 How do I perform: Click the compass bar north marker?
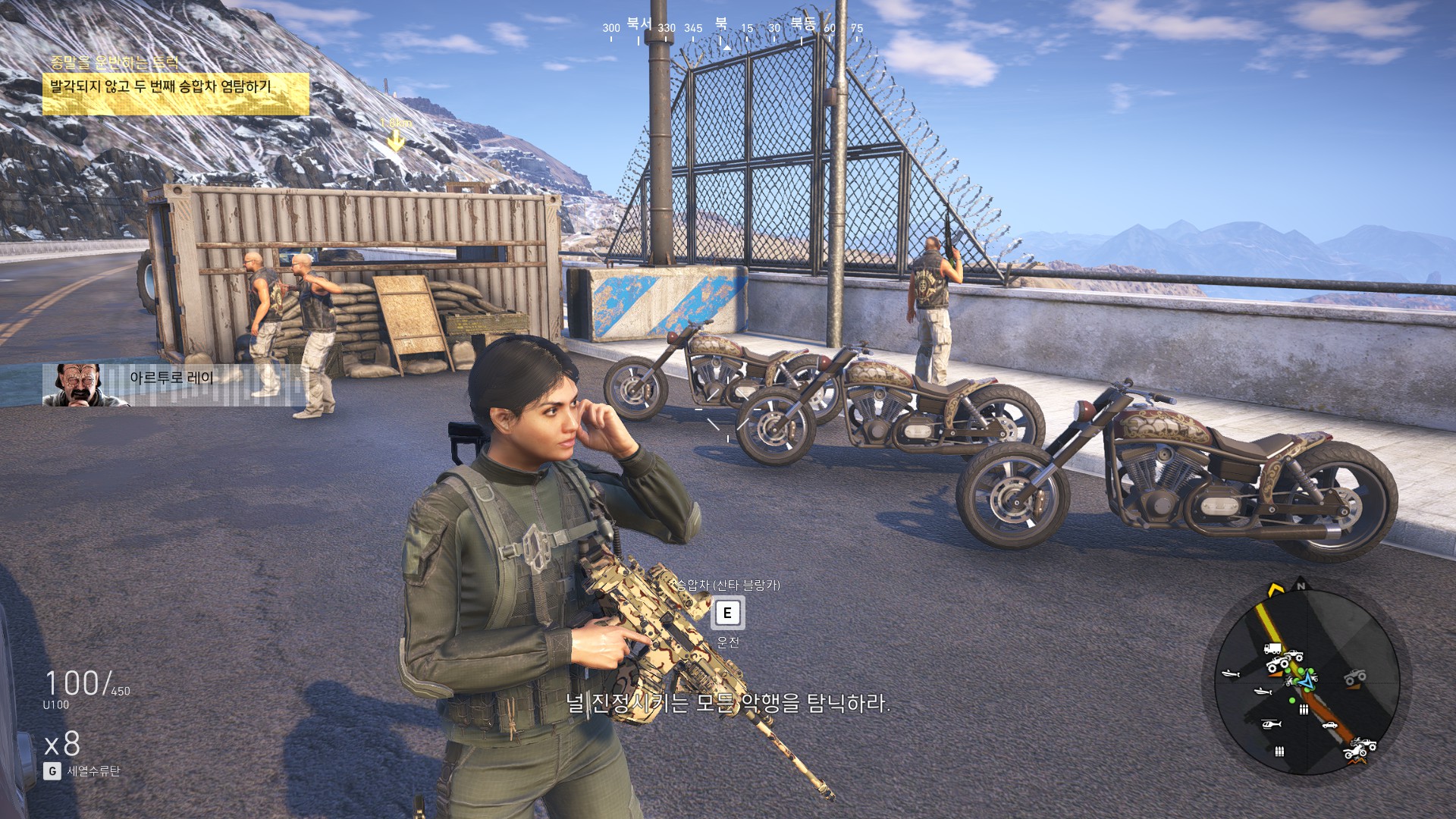[x=721, y=24]
